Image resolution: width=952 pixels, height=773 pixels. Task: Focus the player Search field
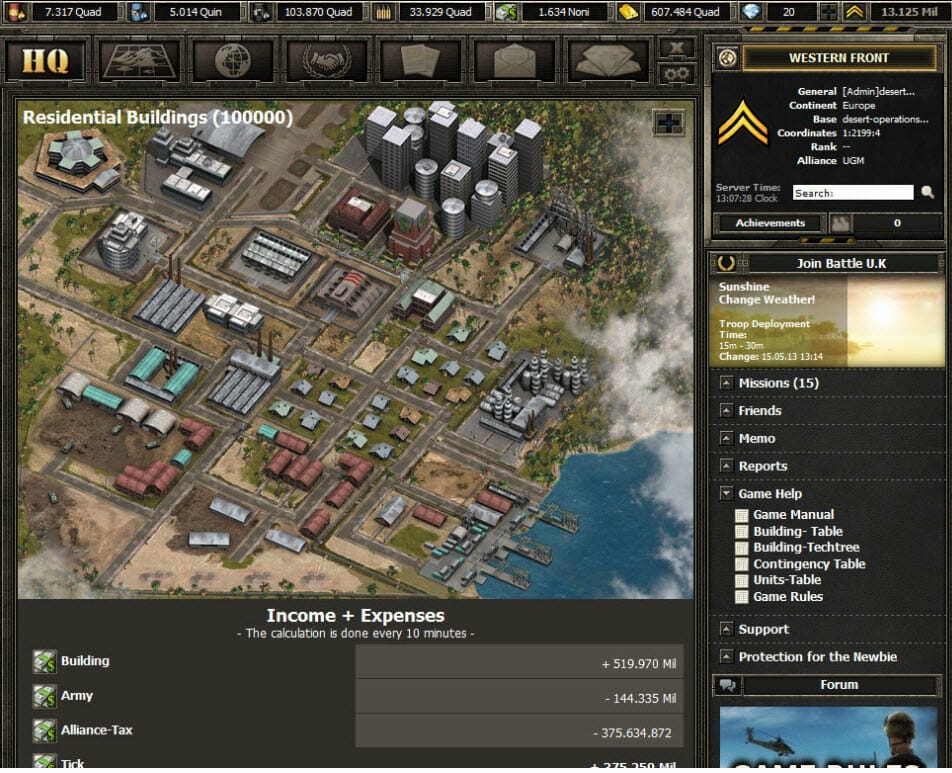(x=852, y=193)
